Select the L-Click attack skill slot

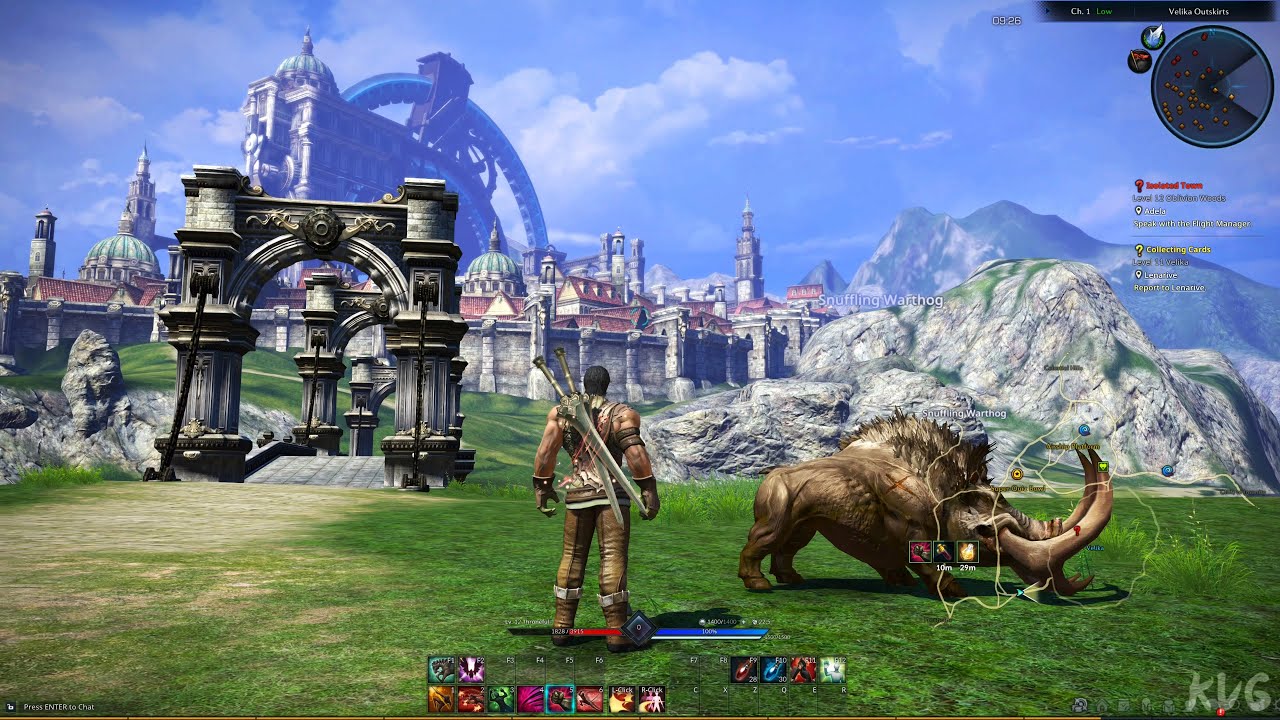(622, 699)
